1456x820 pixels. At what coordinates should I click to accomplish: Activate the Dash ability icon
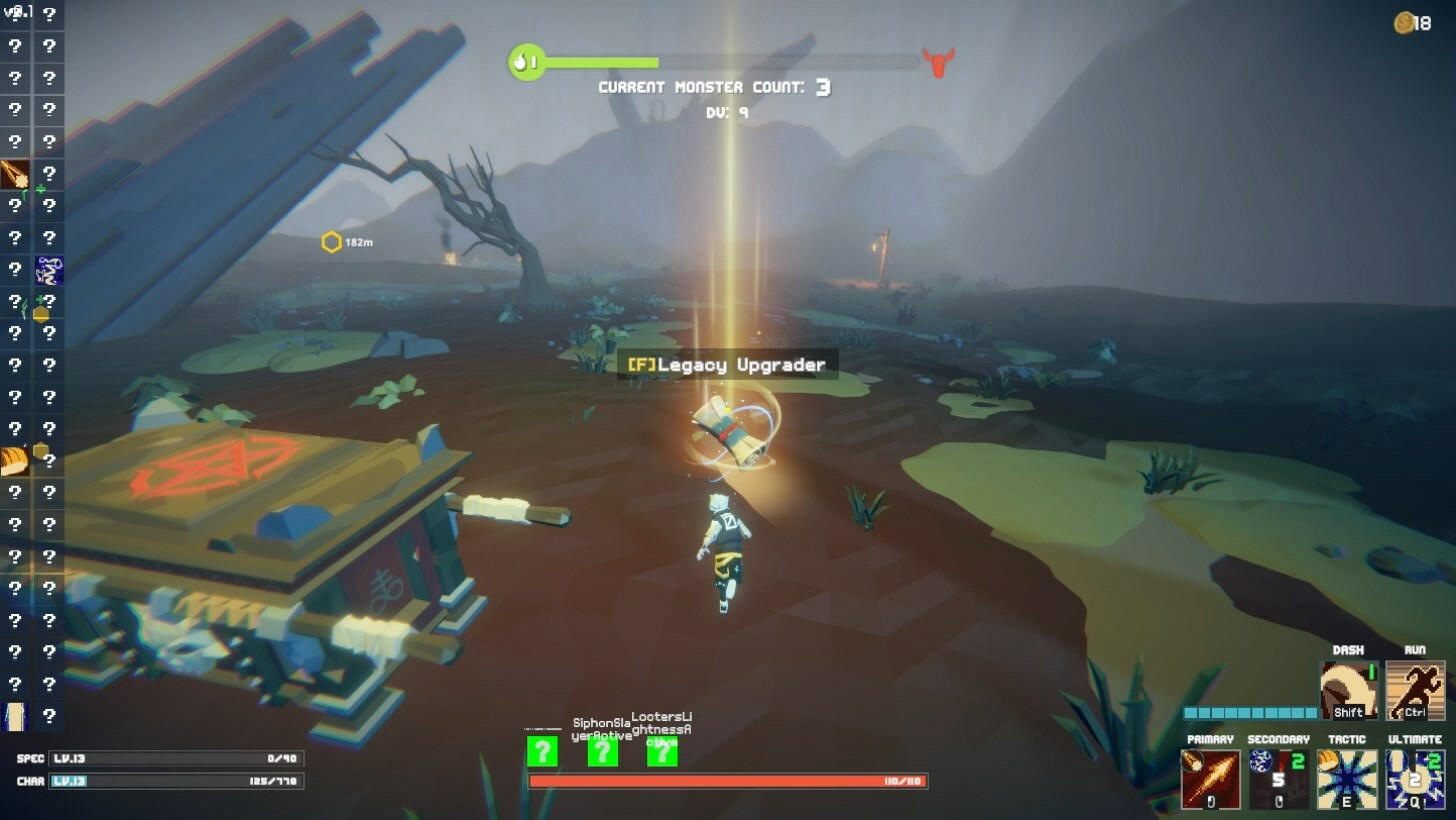pyautogui.click(x=1349, y=690)
